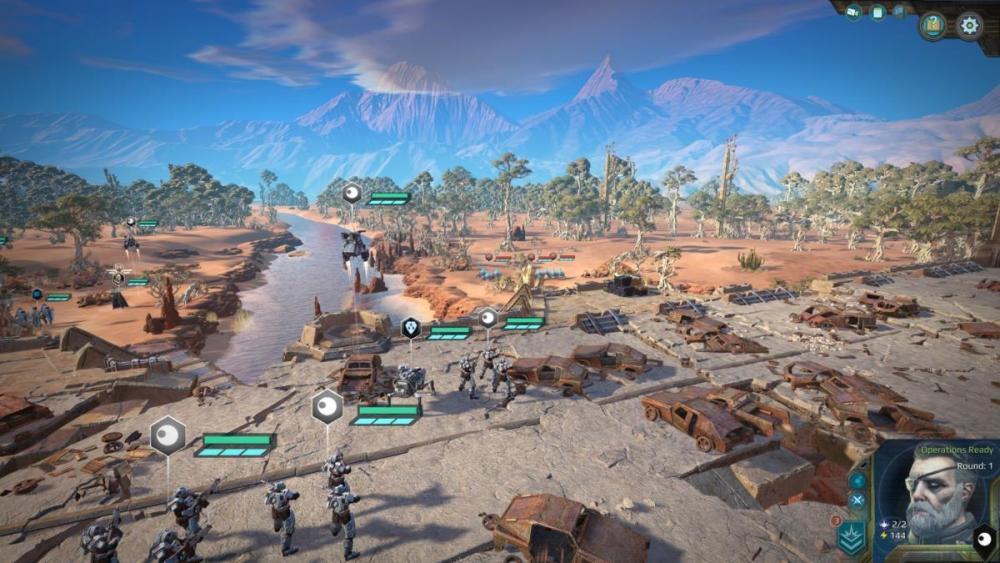
Task: Select the flying unit marker above the river
Action: tap(352, 193)
